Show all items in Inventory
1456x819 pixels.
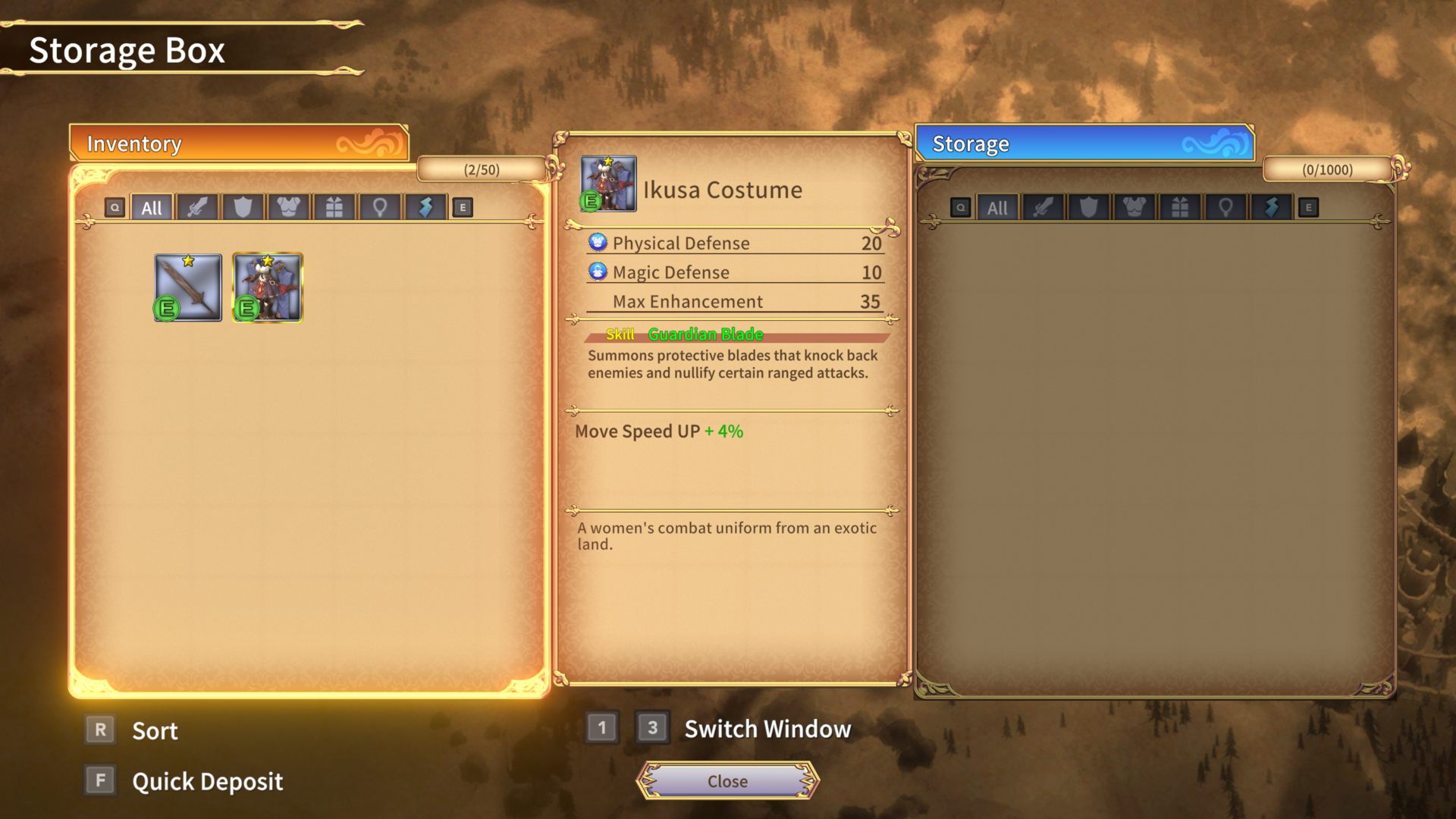(152, 208)
